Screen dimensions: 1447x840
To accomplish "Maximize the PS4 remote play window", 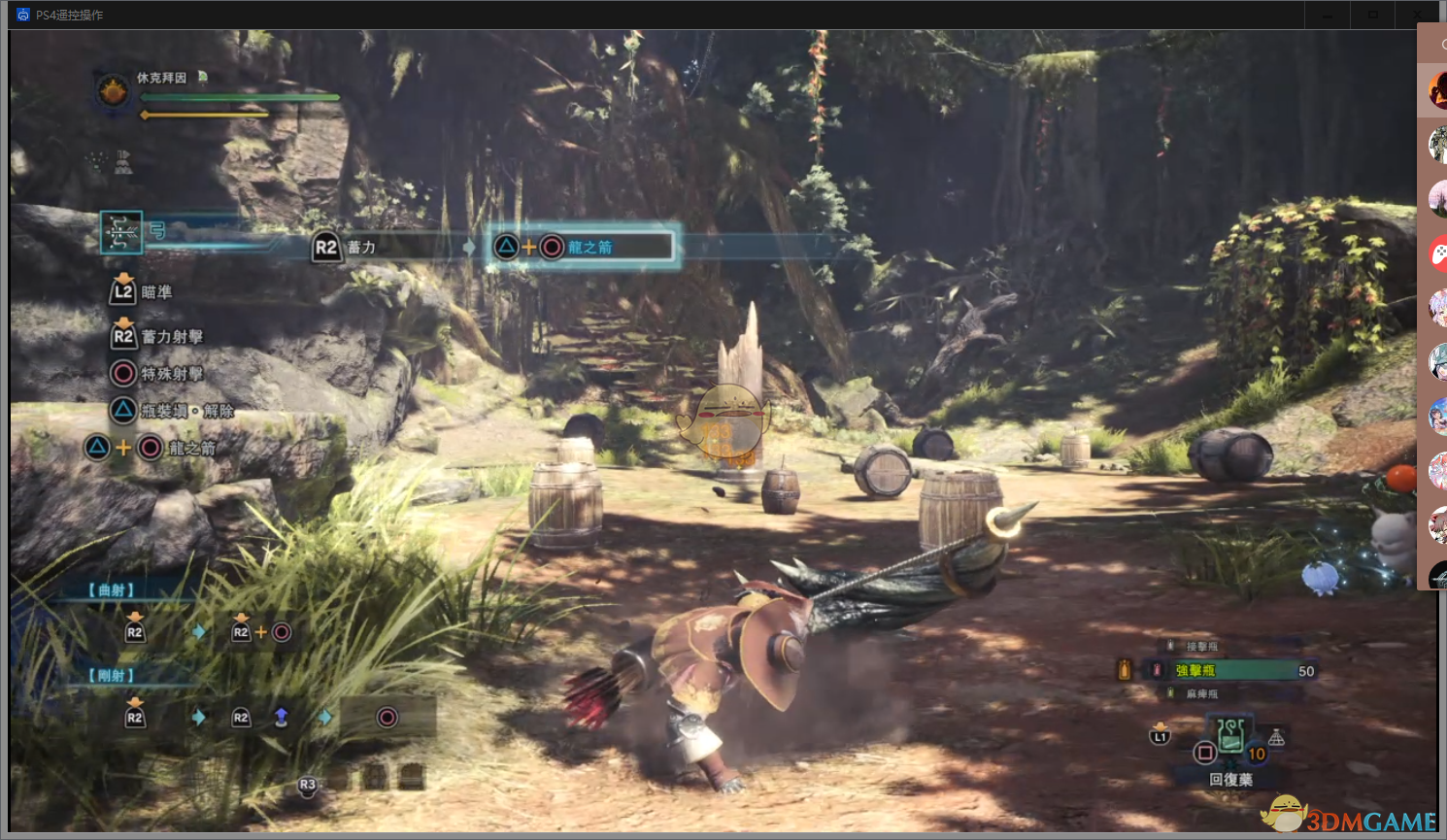I will tap(1373, 15).
